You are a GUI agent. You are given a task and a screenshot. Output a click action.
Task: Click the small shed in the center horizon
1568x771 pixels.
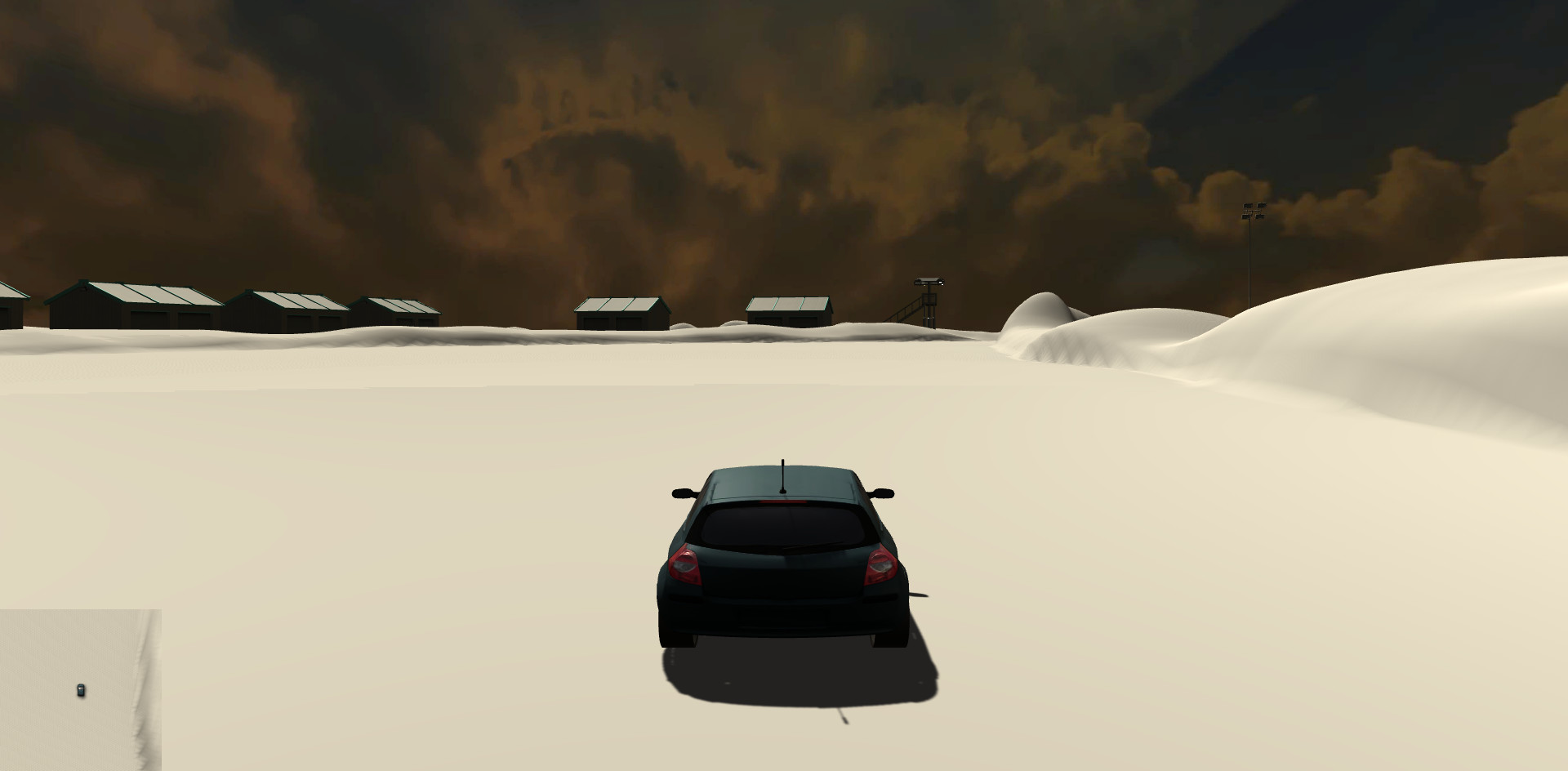tap(621, 309)
